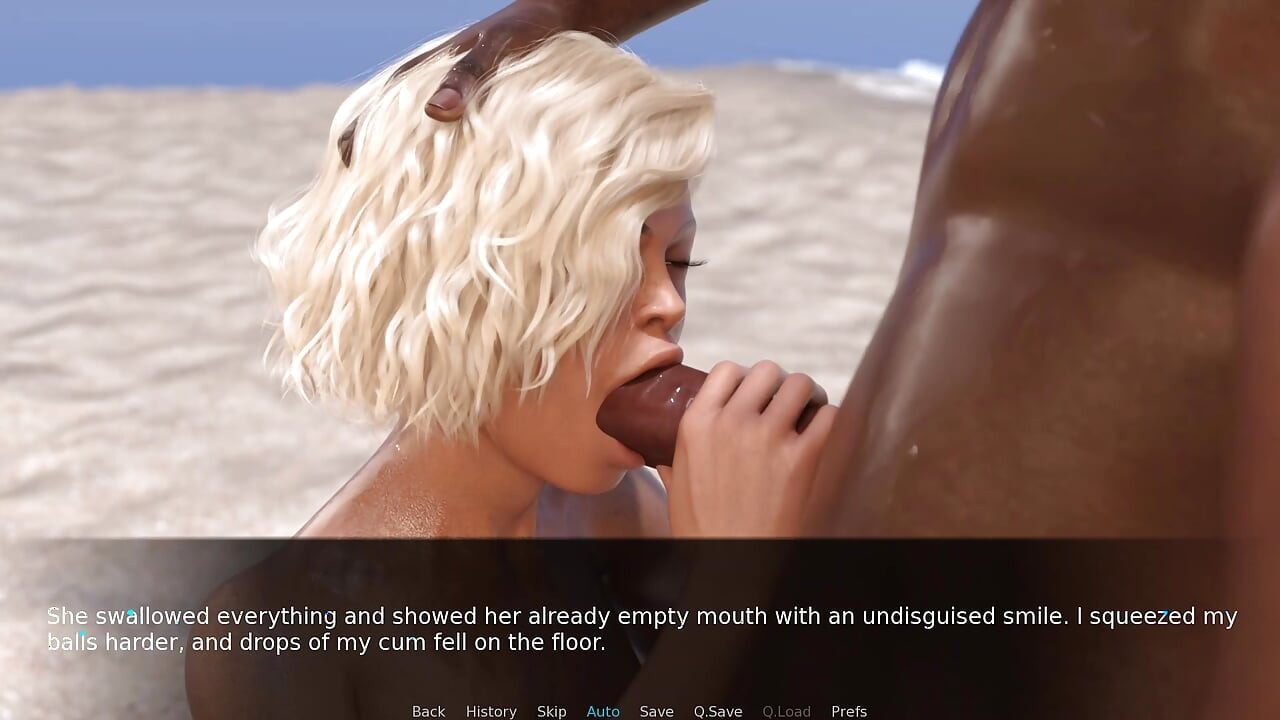1280x720 pixels.
Task: Select Auto in the quick menu
Action: click(603, 711)
